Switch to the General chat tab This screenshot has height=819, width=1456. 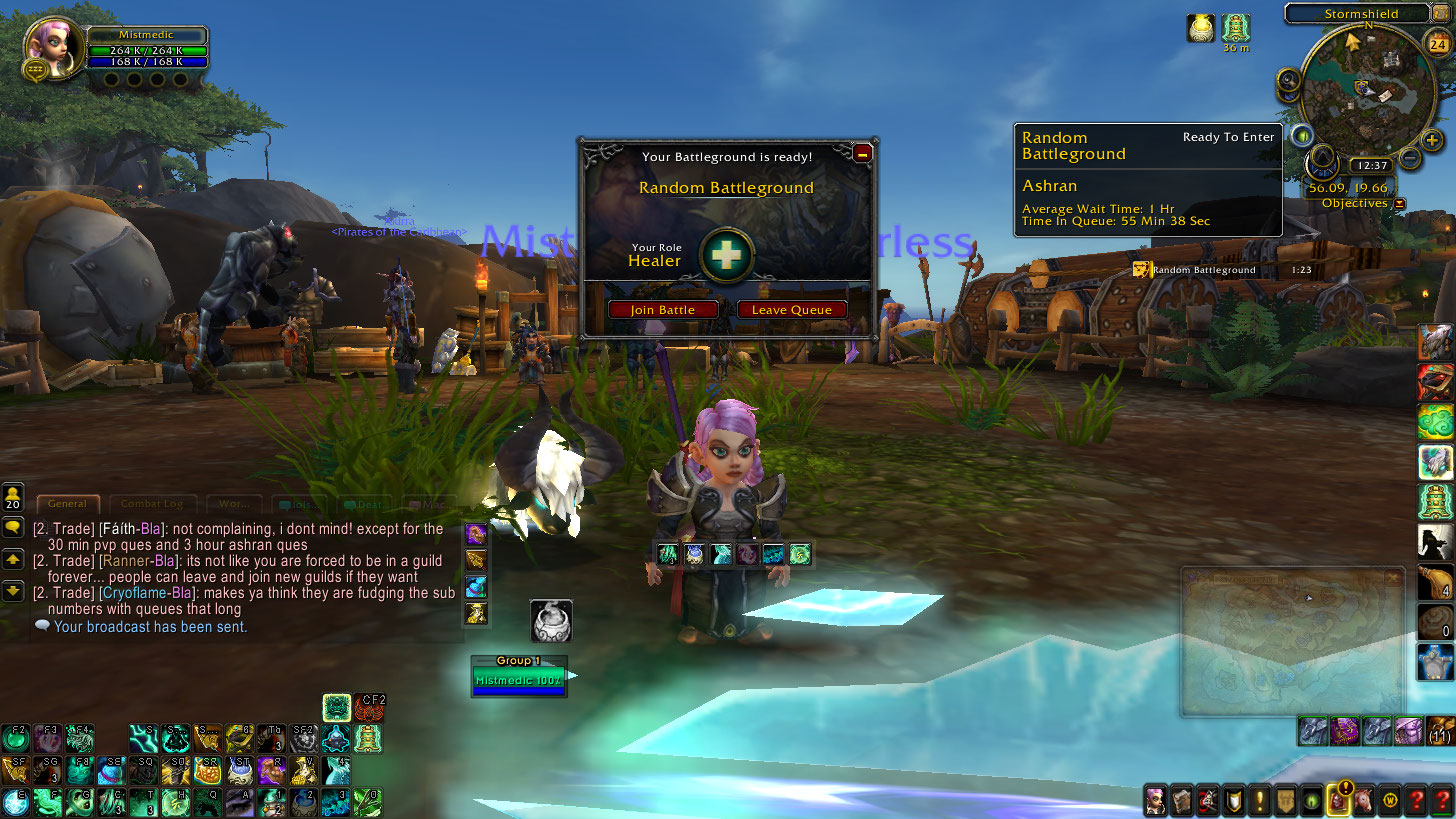pyautogui.click(x=67, y=504)
